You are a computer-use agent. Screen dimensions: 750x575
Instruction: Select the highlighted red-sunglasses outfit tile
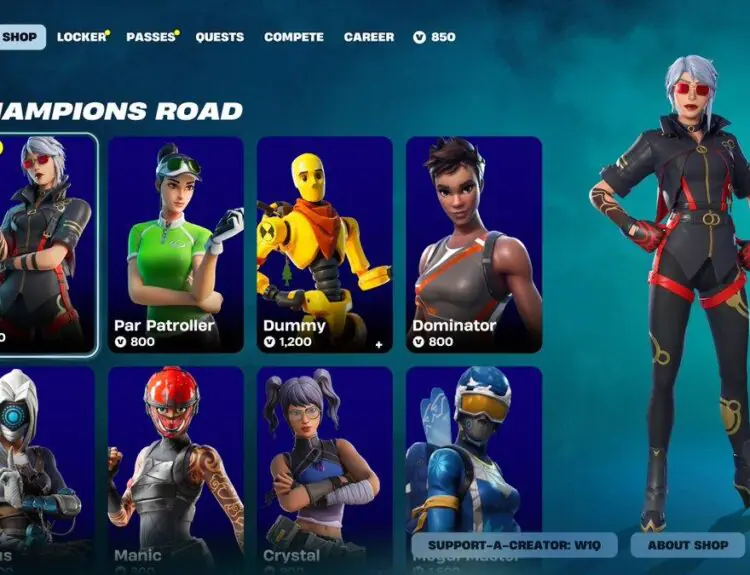(x=47, y=244)
